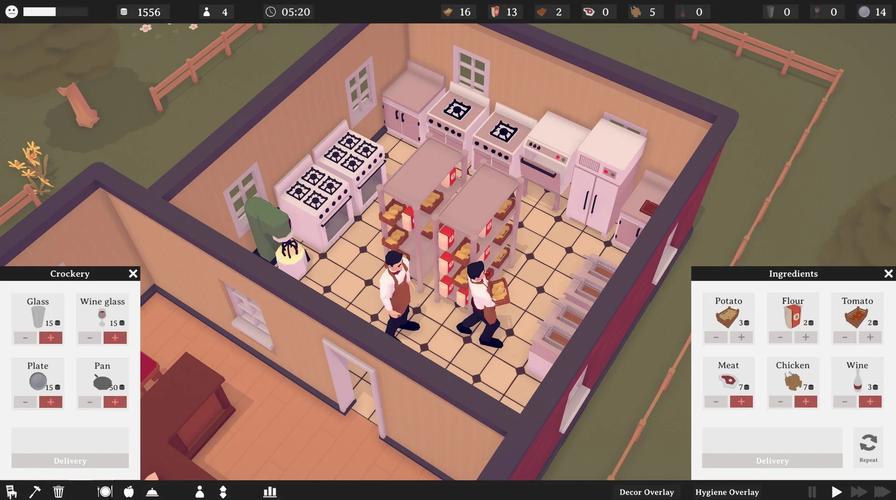This screenshot has height=500, width=896.
Task: Increase the Potato quantity
Action: coord(741,338)
